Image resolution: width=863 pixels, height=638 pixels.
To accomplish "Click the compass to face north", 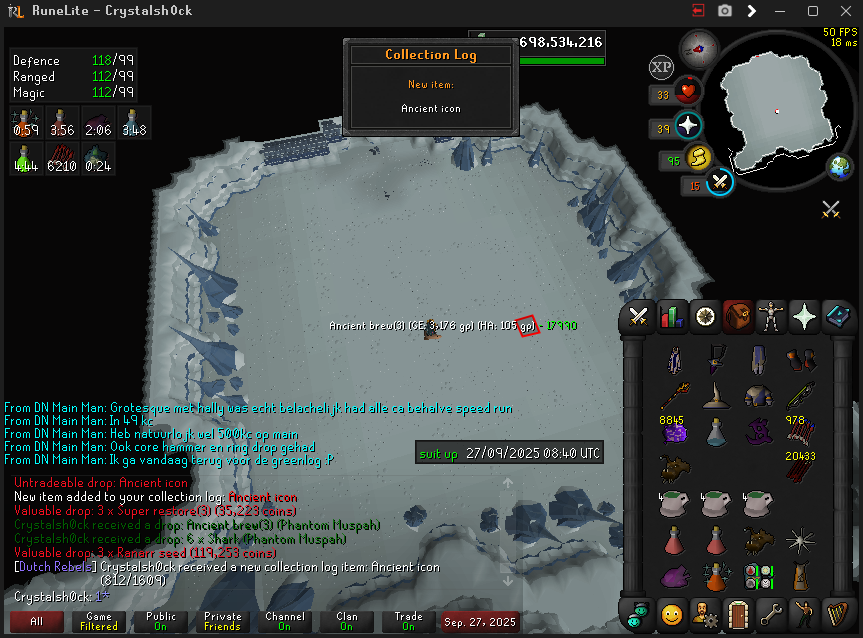I will tap(698, 46).
